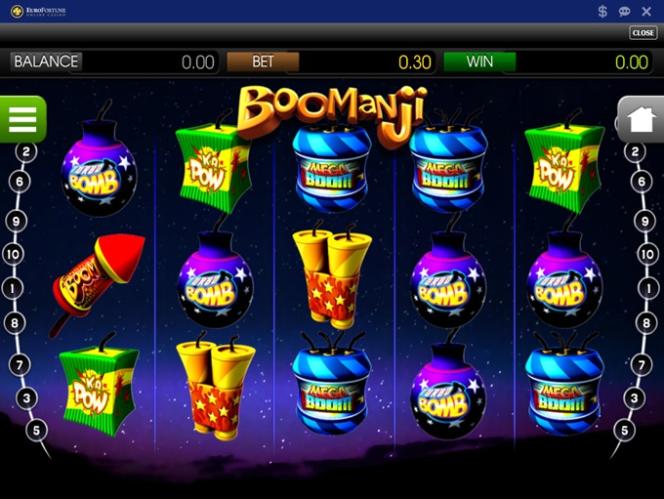This screenshot has width=664, height=499.
Task: Open the green hamburger menu
Action: point(21,118)
